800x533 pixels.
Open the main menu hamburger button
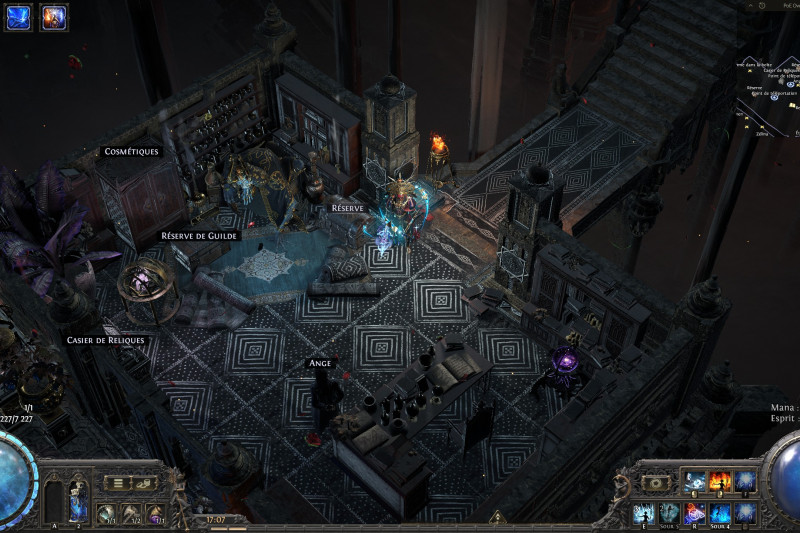pyautogui.click(x=119, y=482)
